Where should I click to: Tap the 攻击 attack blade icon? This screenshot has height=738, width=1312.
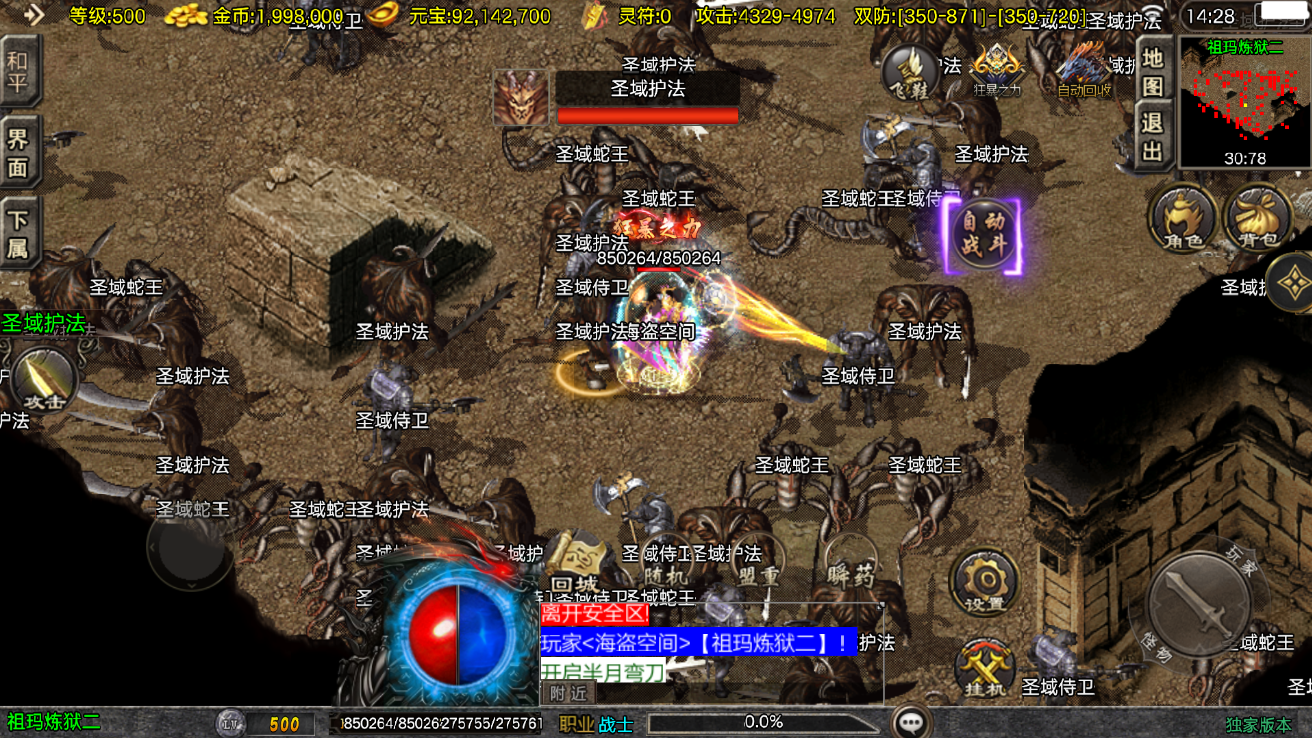click(x=44, y=380)
